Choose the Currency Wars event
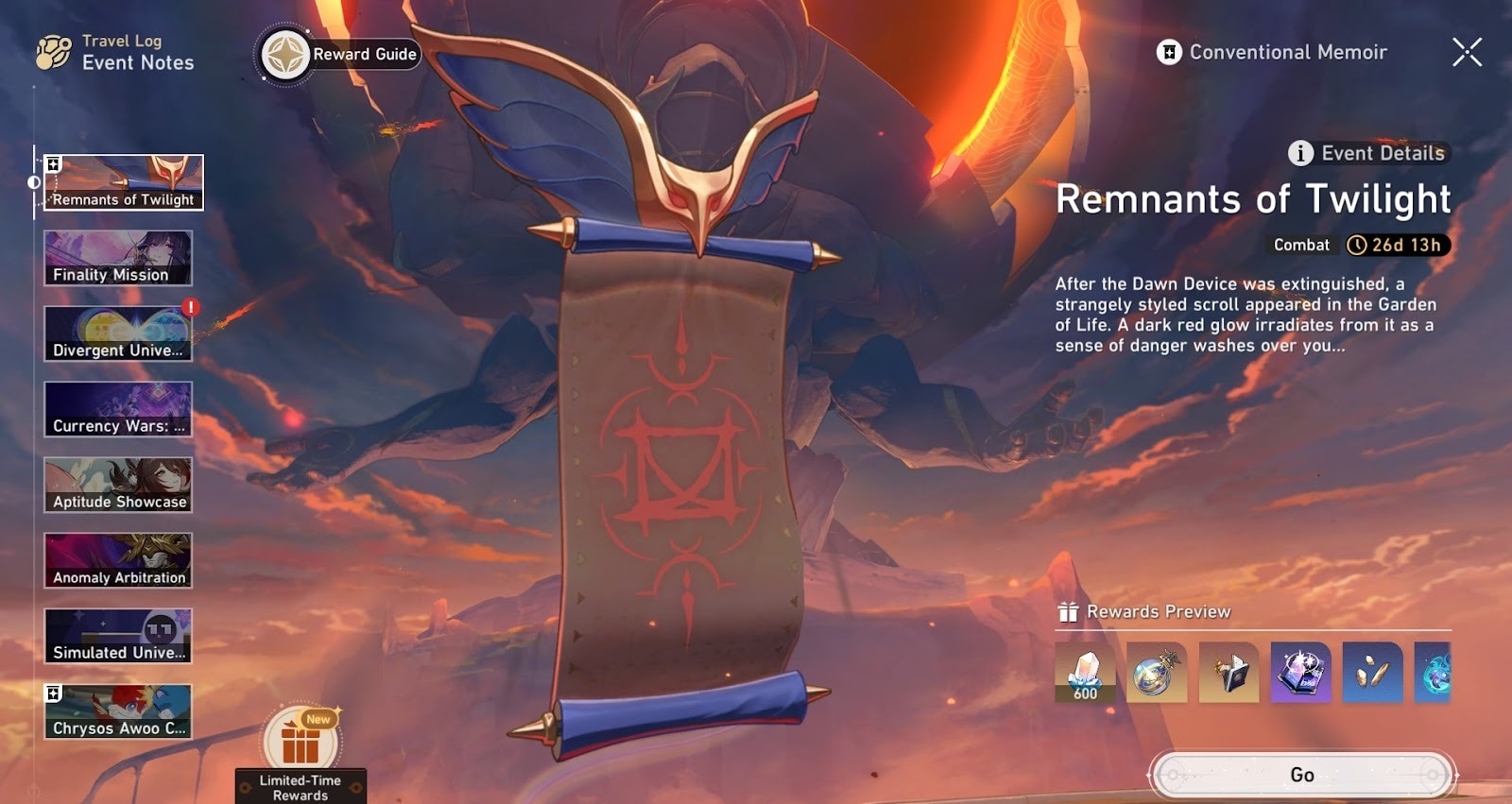Viewport: 1512px width, 804px height. point(118,409)
